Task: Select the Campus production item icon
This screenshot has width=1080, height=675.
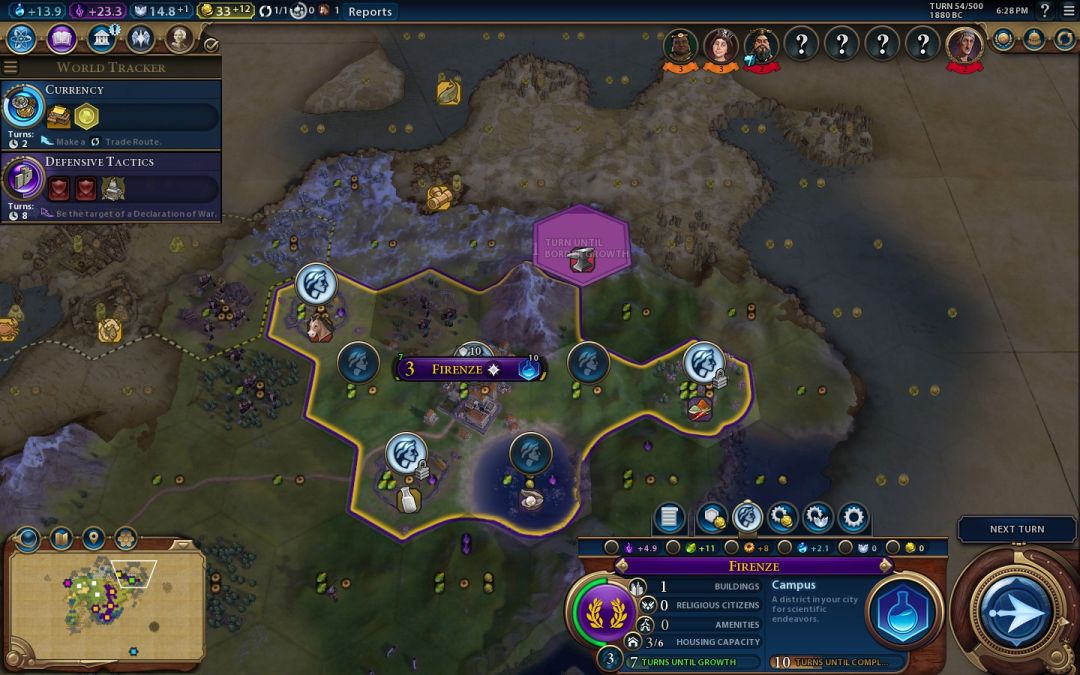Action: (x=904, y=612)
